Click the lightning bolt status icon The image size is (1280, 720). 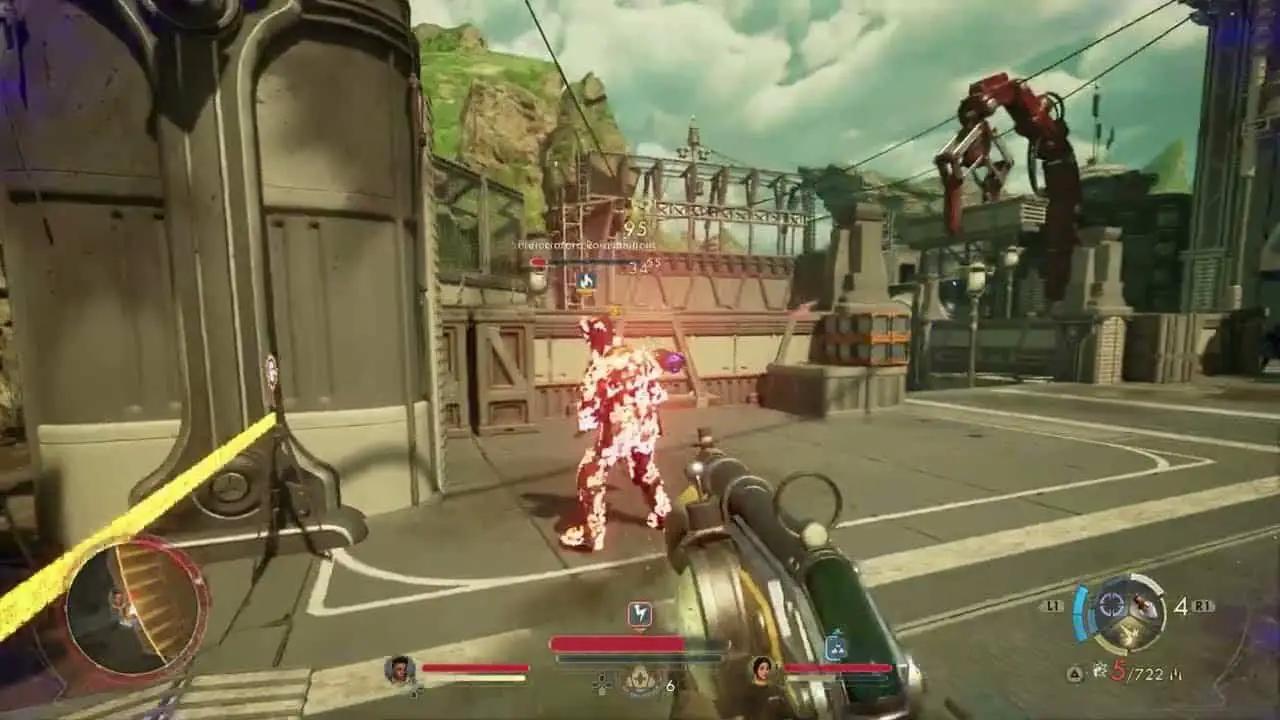639,614
